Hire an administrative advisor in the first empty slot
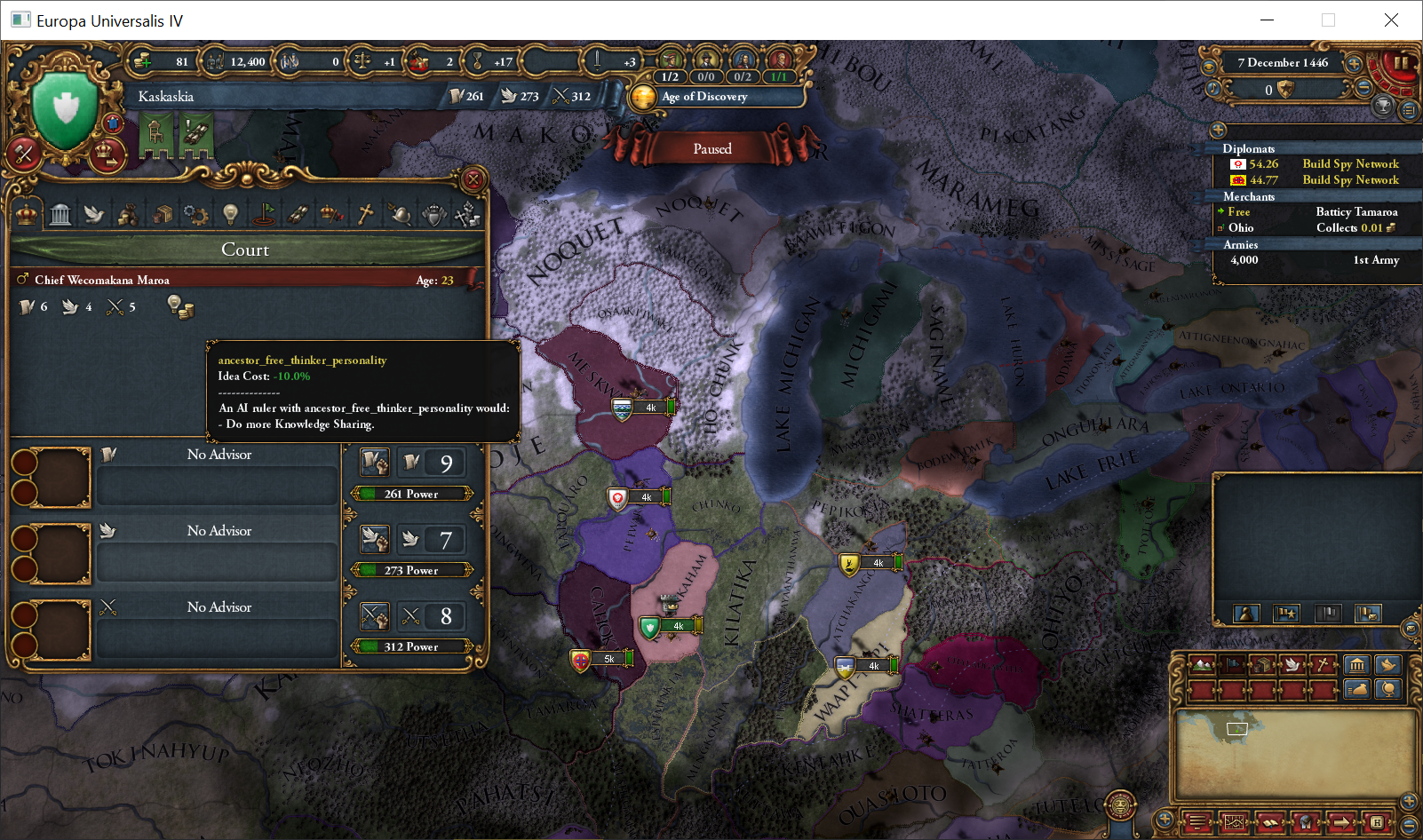Image resolution: width=1423 pixels, height=840 pixels. click(52, 478)
